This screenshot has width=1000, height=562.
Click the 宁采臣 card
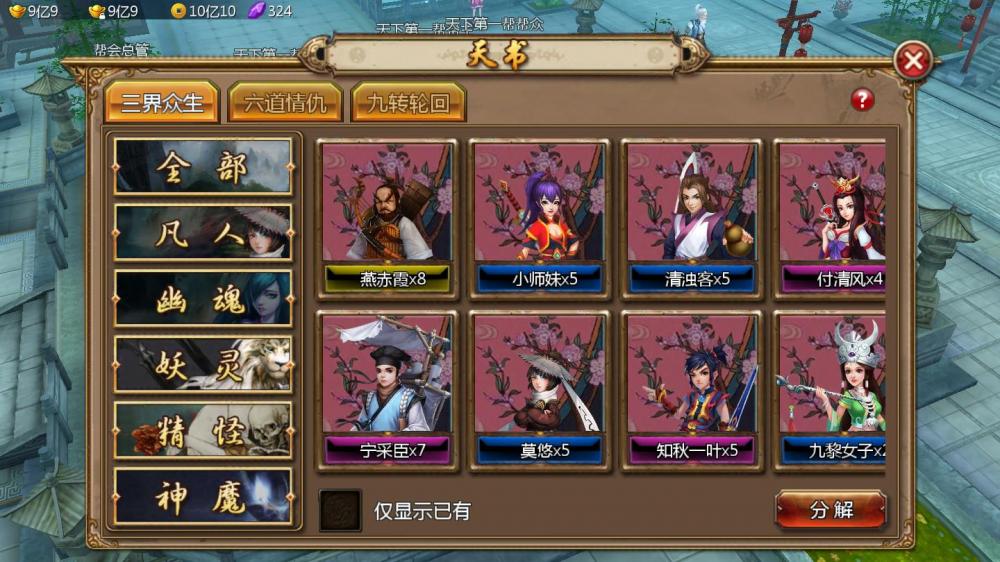pyautogui.click(x=387, y=388)
